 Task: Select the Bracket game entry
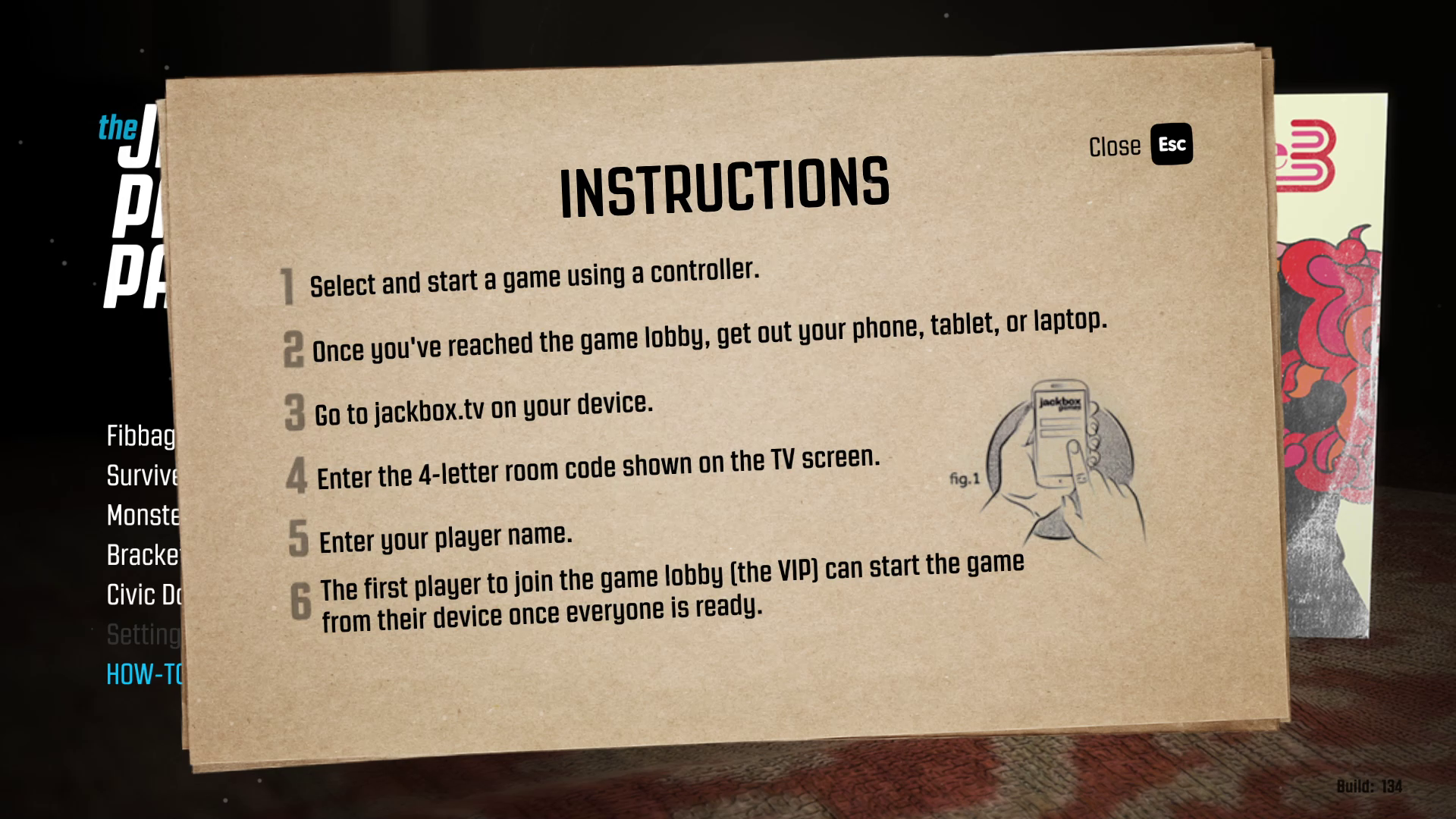(143, 555)
